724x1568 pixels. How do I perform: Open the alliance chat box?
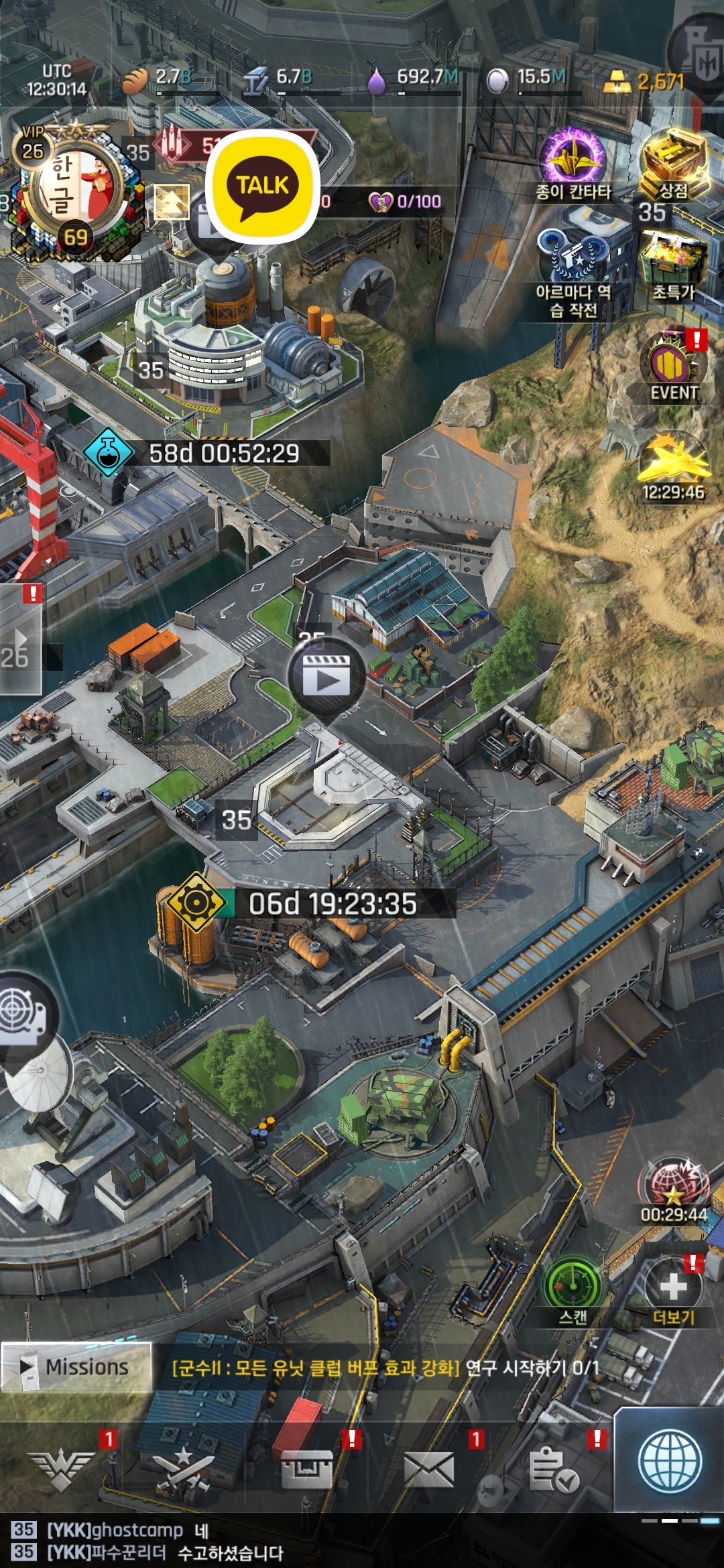pos(268,1541)
